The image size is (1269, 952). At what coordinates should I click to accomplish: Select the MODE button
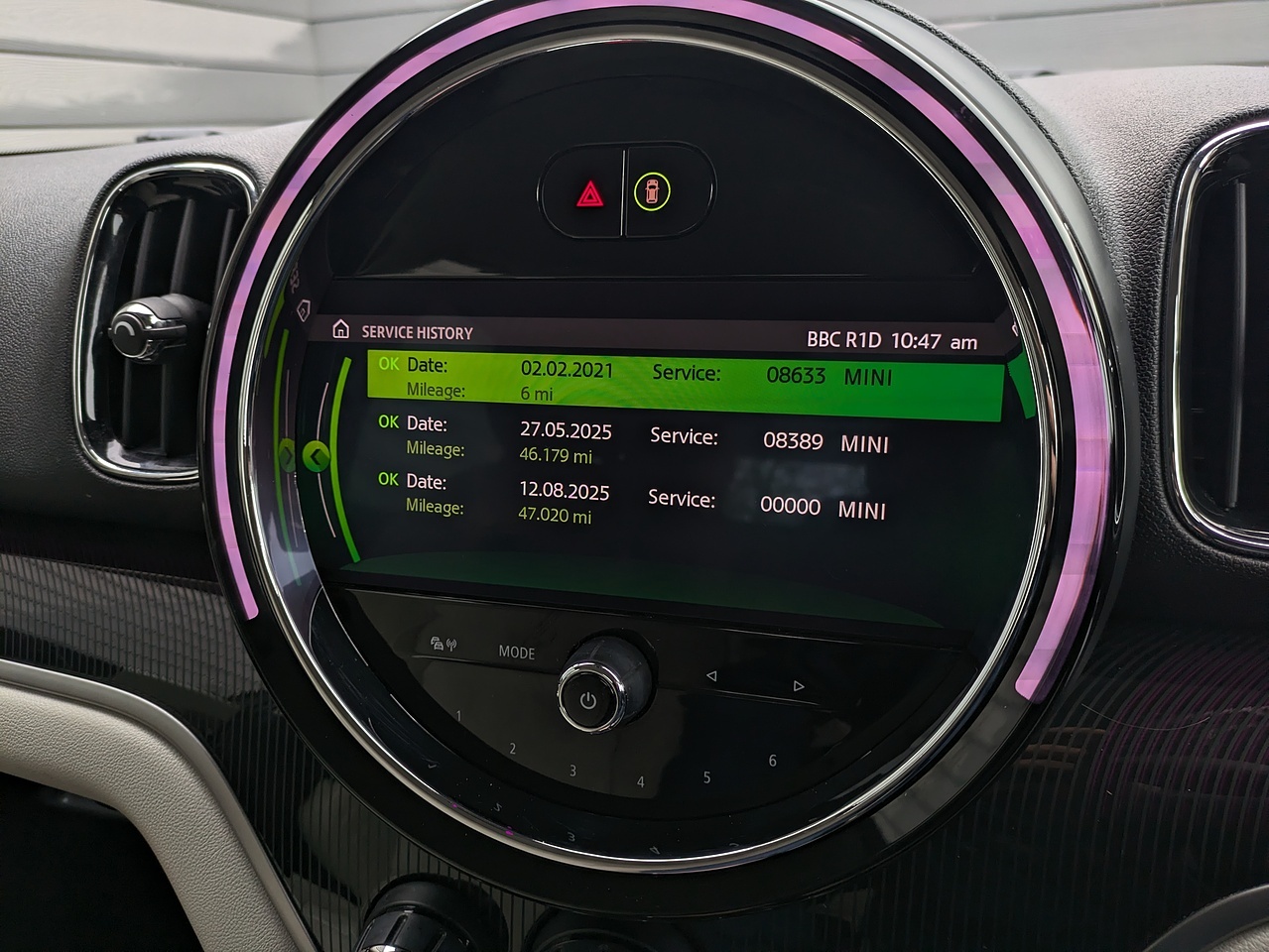tap(517, 653)
